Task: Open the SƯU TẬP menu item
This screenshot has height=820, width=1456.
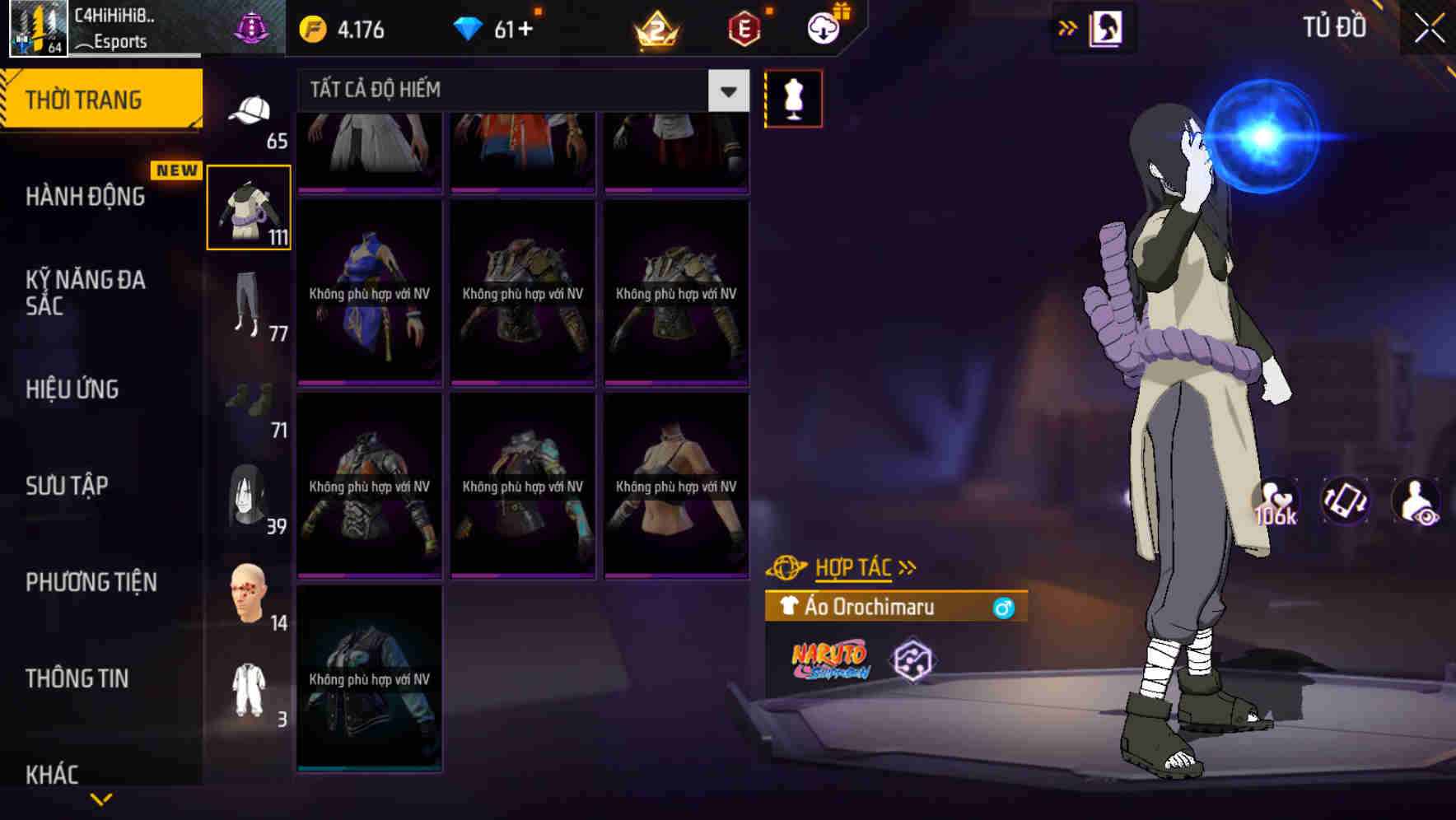Action: [68, 486]
